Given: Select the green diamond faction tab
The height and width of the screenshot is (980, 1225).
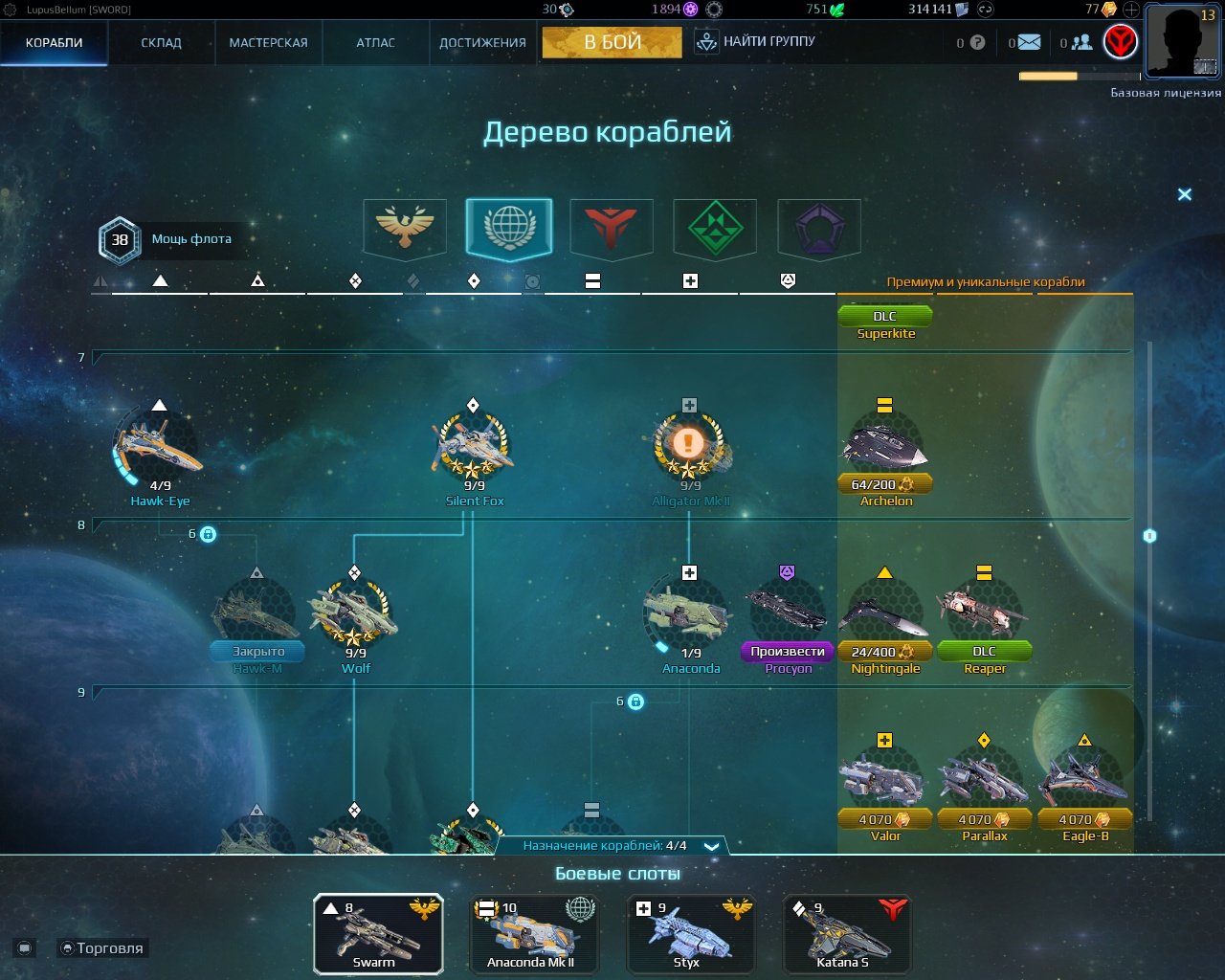Looking at the screenshot, I should point(715,228).
